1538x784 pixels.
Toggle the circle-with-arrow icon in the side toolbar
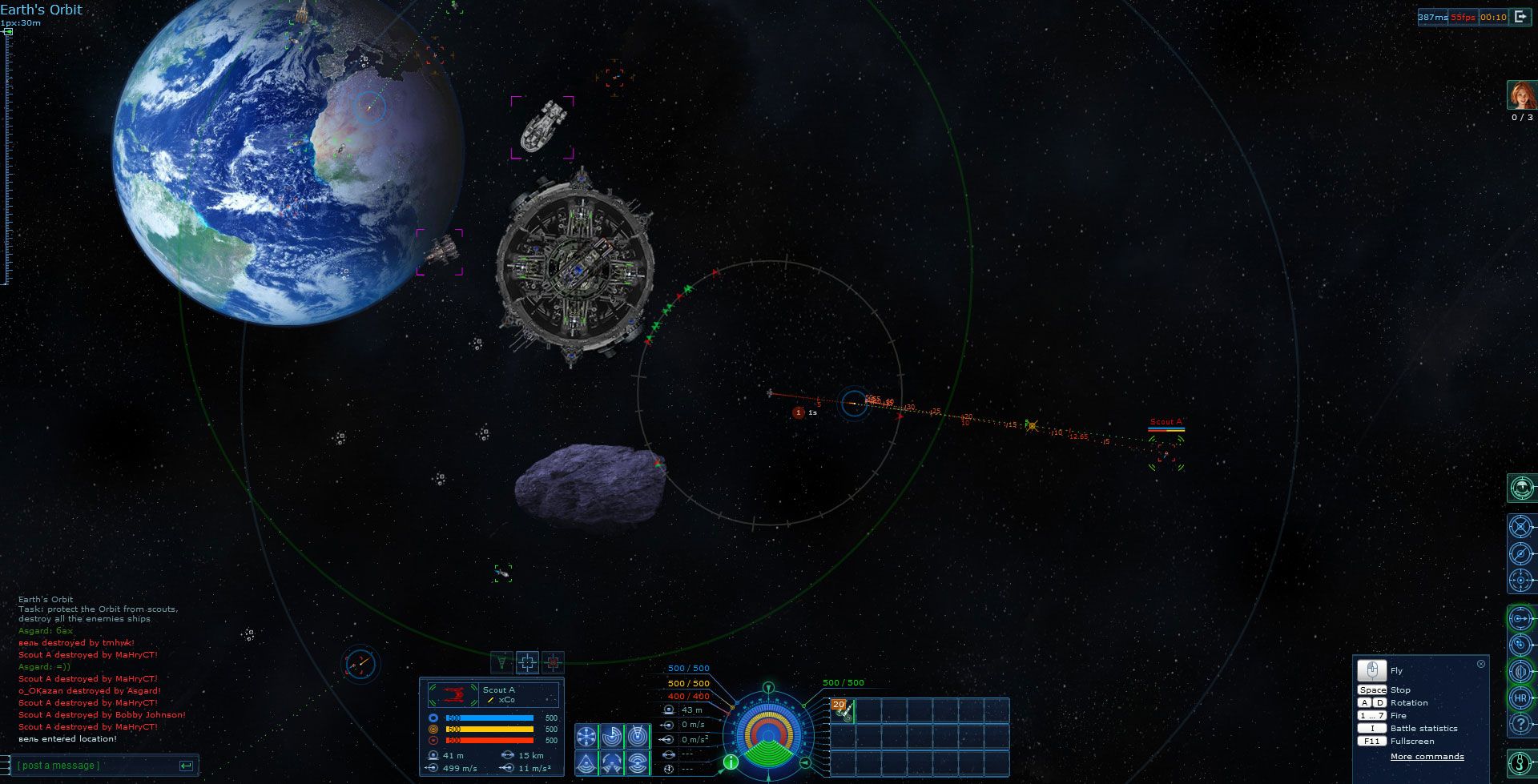1520,618
